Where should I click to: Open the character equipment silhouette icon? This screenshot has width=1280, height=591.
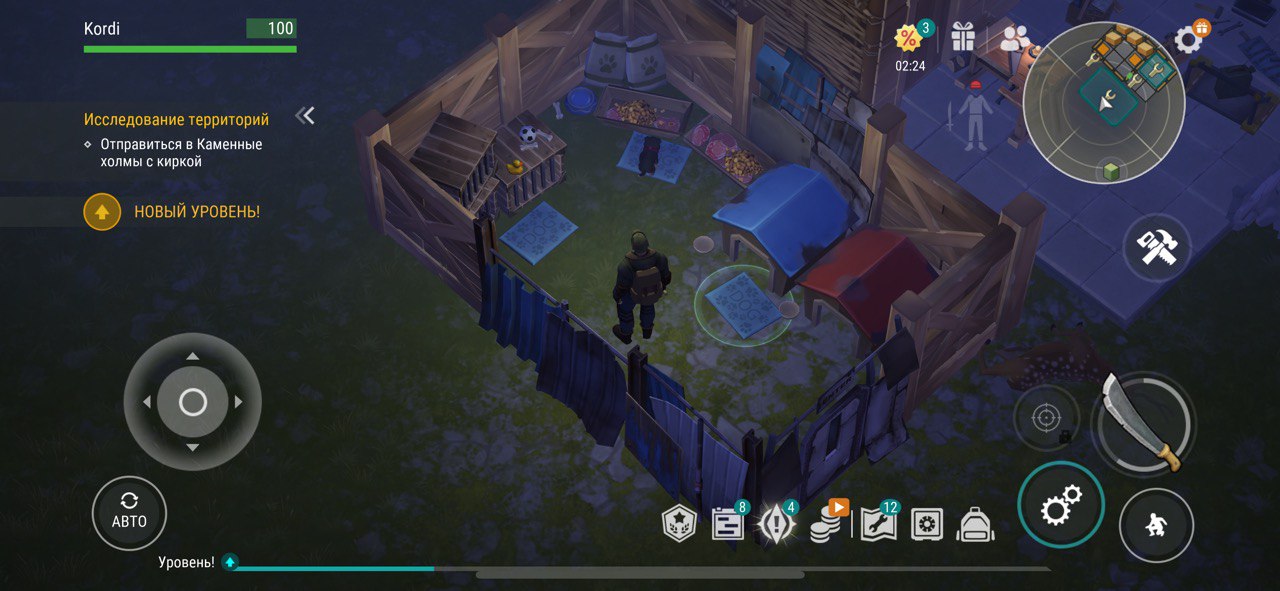click(973, 116)
